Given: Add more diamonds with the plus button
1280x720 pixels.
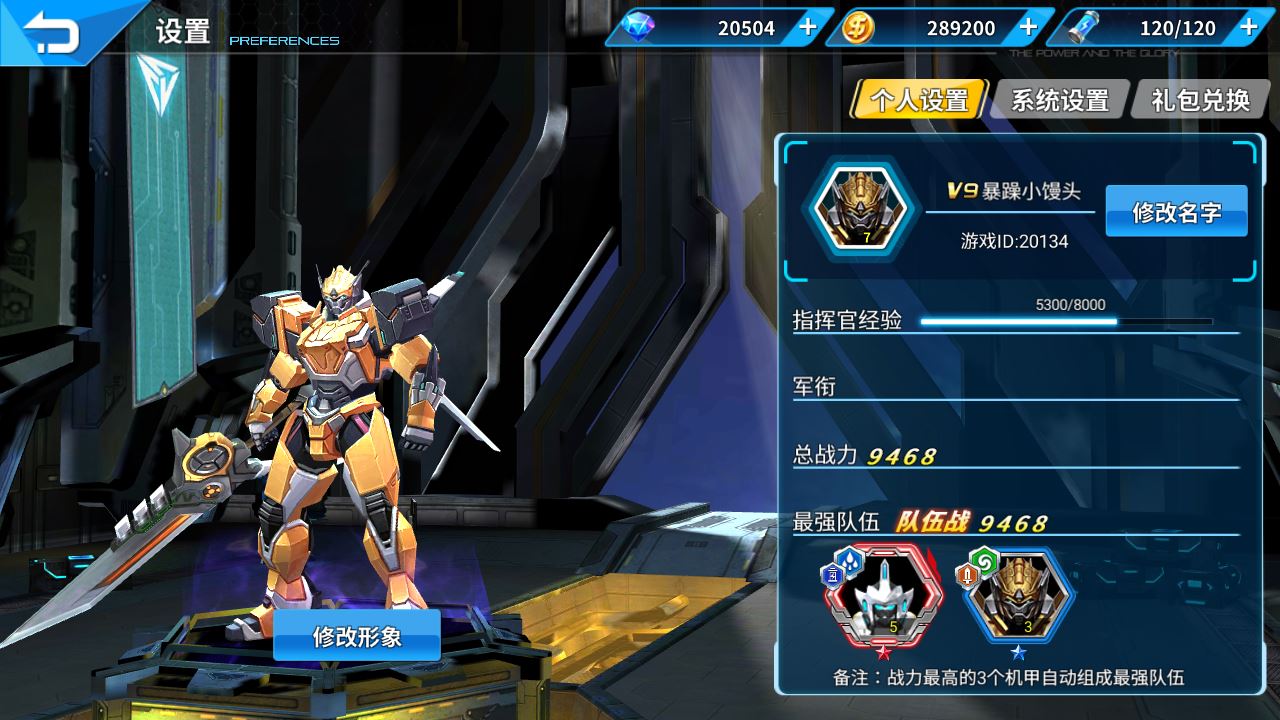Looking at the screenshot, I should 808,27.
